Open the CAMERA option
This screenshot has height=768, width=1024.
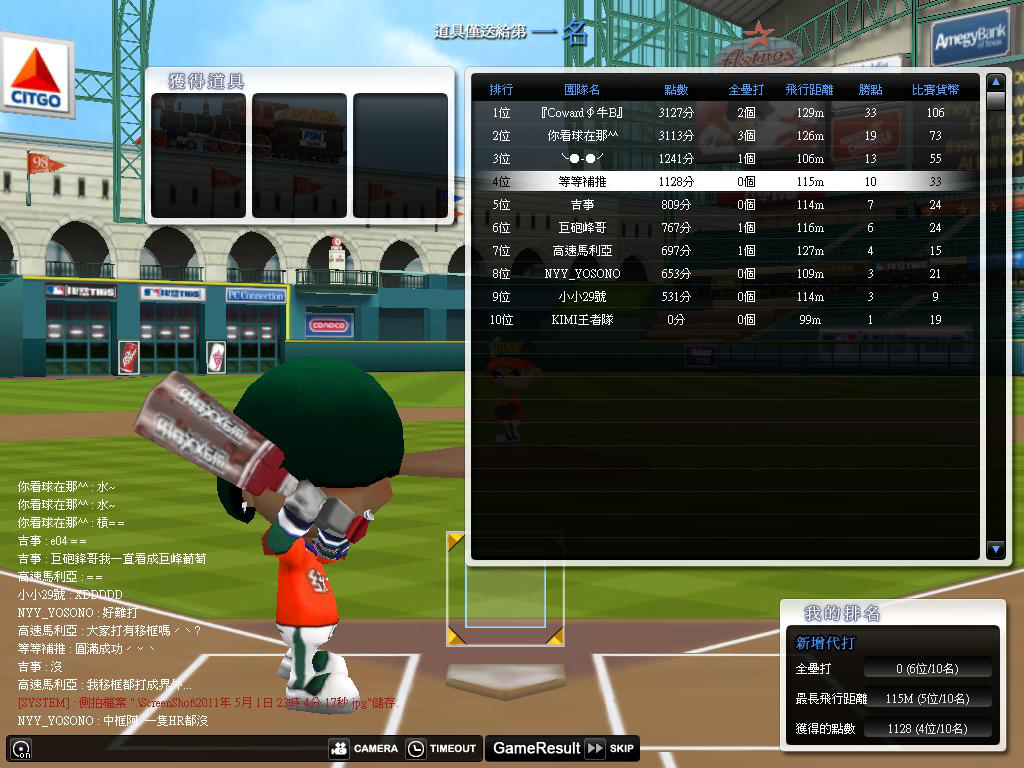364,748
